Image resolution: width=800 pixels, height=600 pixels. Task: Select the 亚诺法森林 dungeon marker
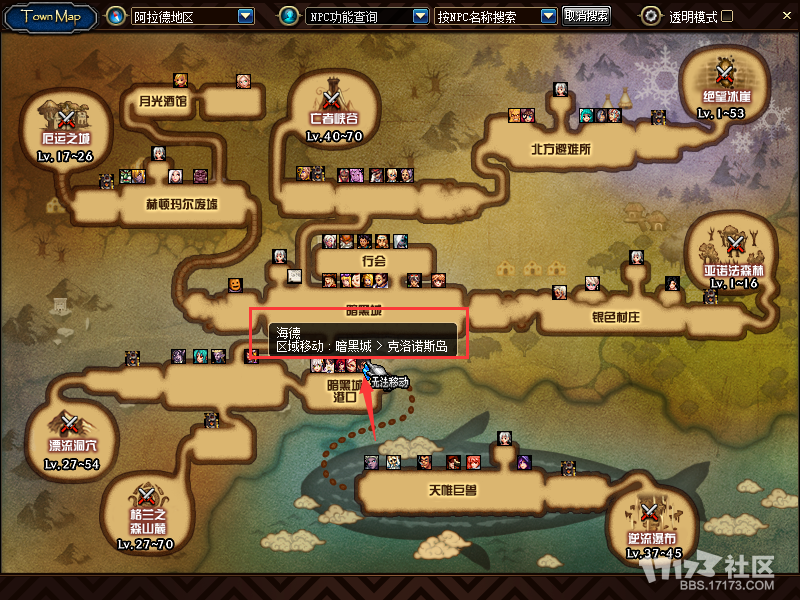735,243
